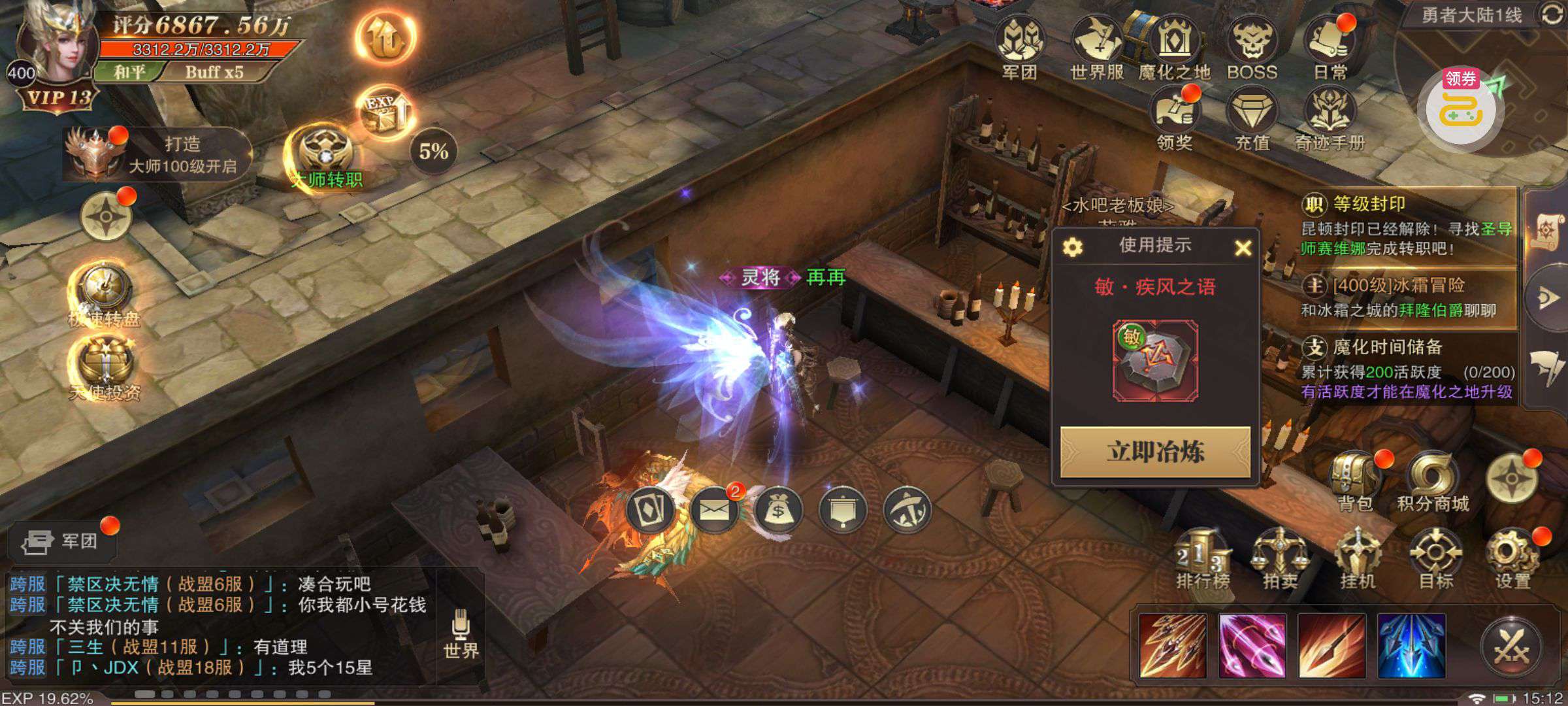1568x706 pixels.
Task: Open the 背包 backpack
Action: (1355, 480)
